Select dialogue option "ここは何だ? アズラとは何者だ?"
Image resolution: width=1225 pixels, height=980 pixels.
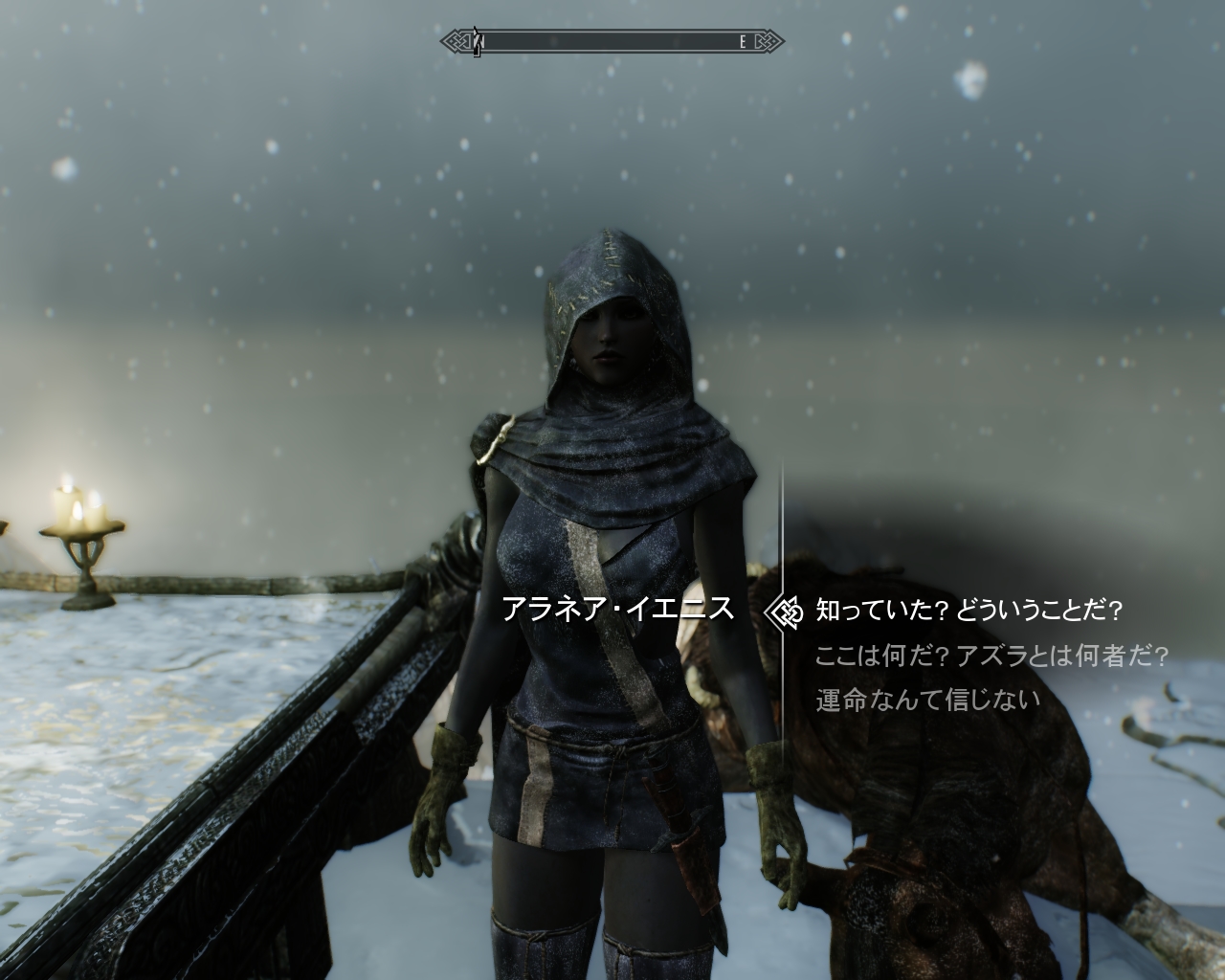(991, 656)
